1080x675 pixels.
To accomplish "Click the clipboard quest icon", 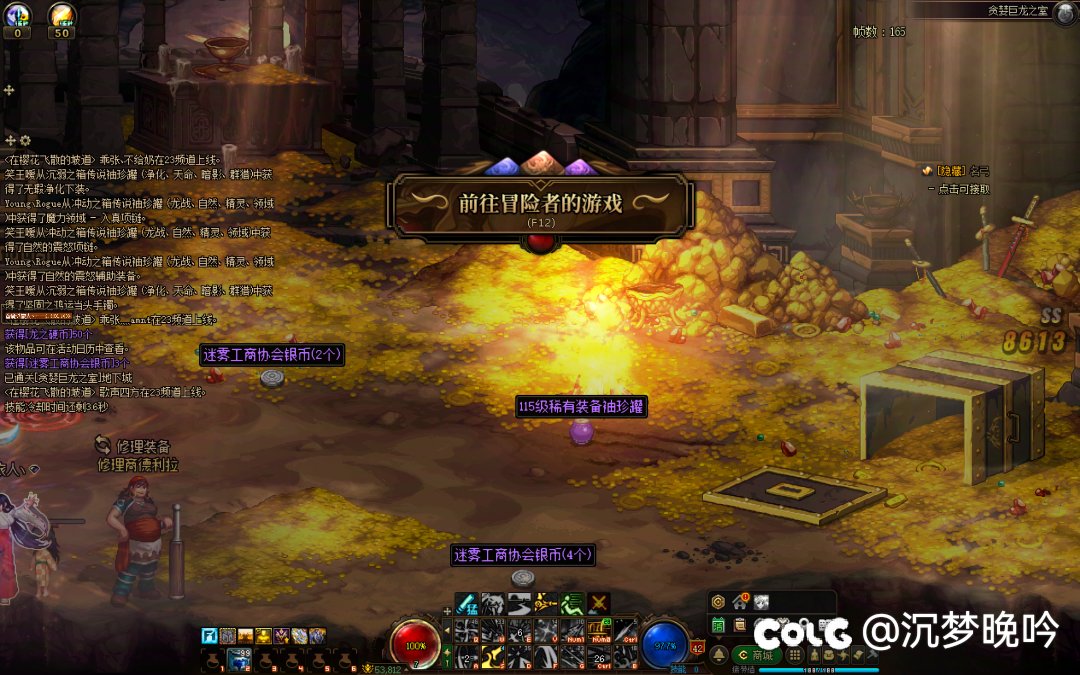I will coord(739,624).
